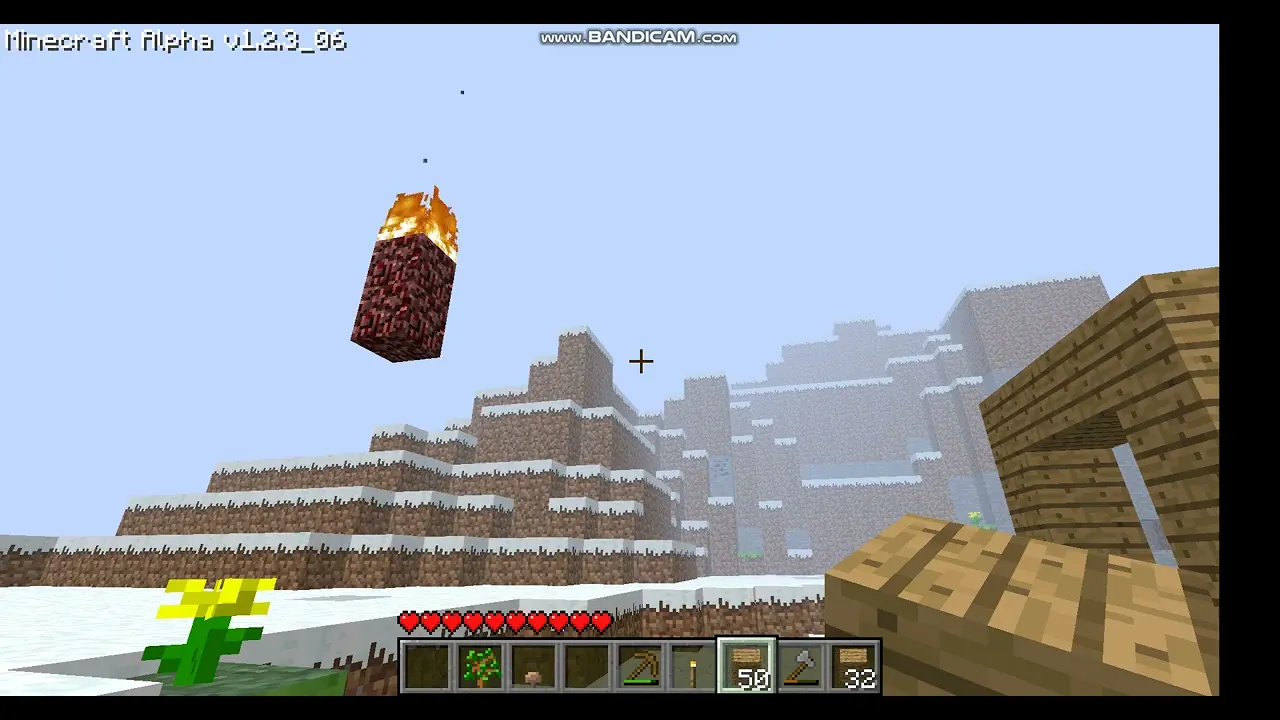Viewport: 1280px width, 720px height.
Task: Select the sapling hotbar slot
Action: click(x=480, y=667)
